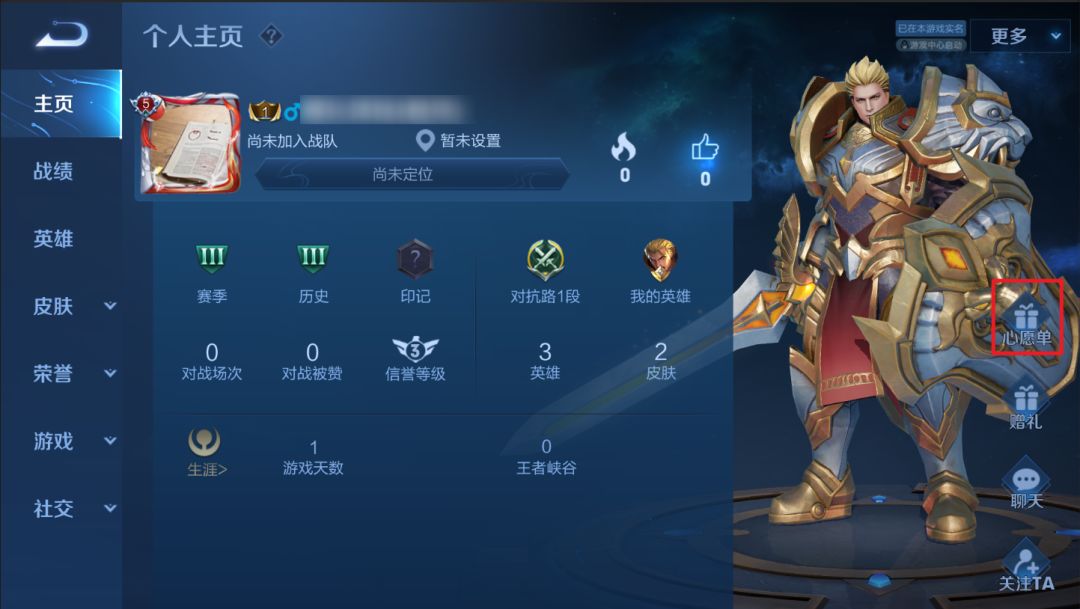Open the 印记 badge
1080x609 pixels.
[415, 262]
